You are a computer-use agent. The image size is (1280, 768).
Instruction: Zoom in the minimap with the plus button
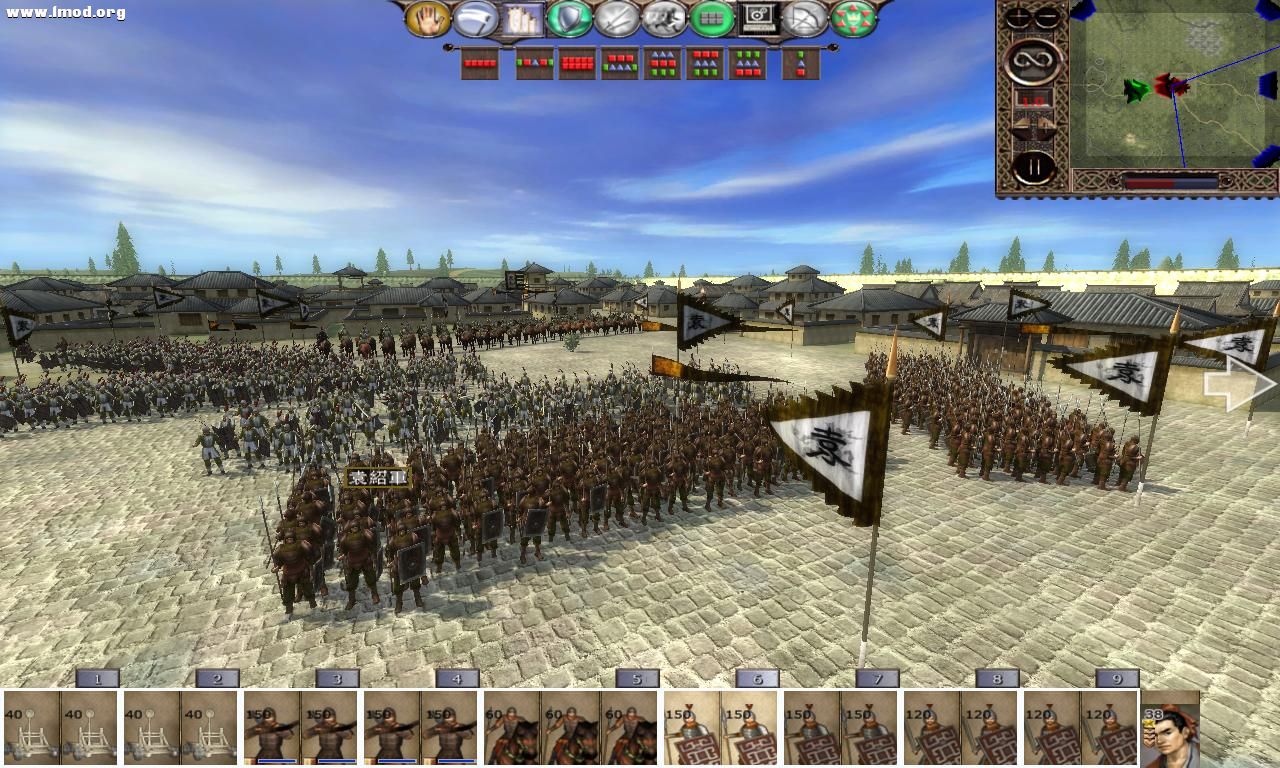pos(1018,17)
